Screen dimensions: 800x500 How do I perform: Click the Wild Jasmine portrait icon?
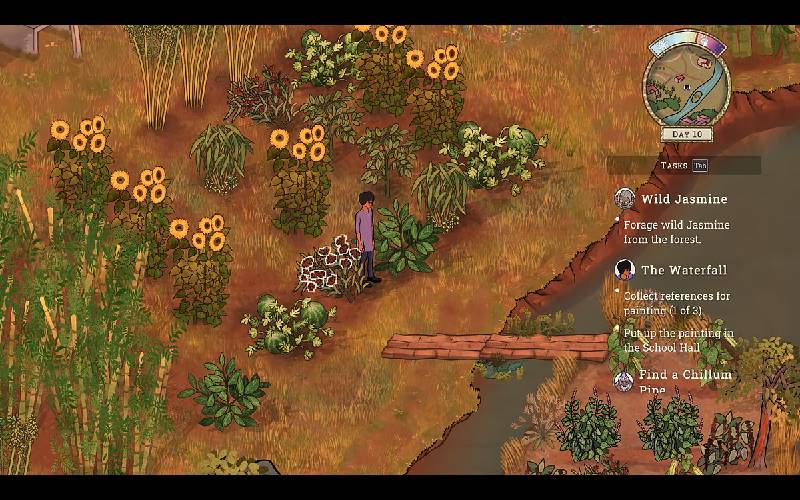(625, 198)
